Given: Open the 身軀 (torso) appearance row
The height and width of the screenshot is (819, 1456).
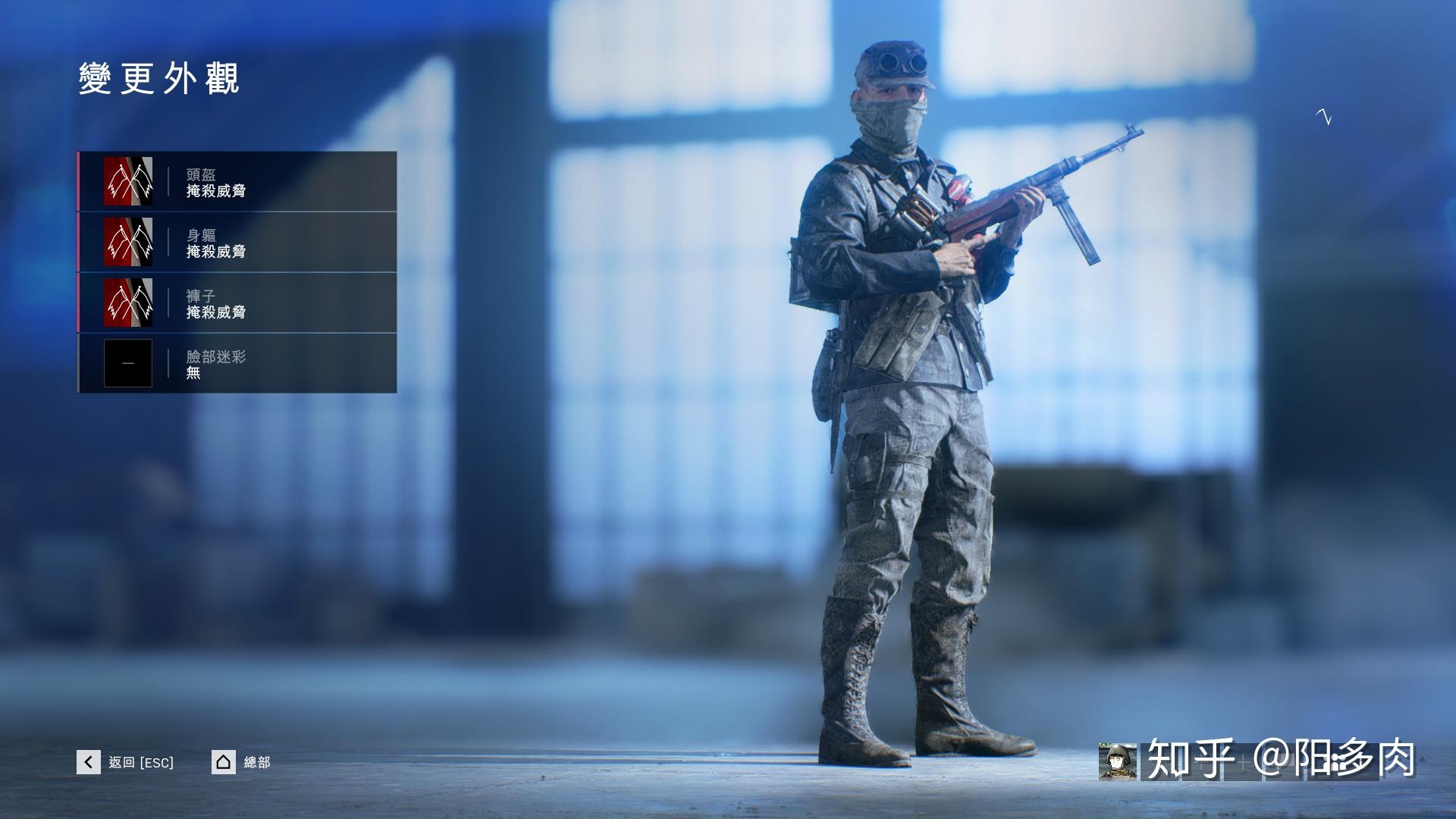Looking at the screenshot, I should pyautogui.click(x=237, y=243).
